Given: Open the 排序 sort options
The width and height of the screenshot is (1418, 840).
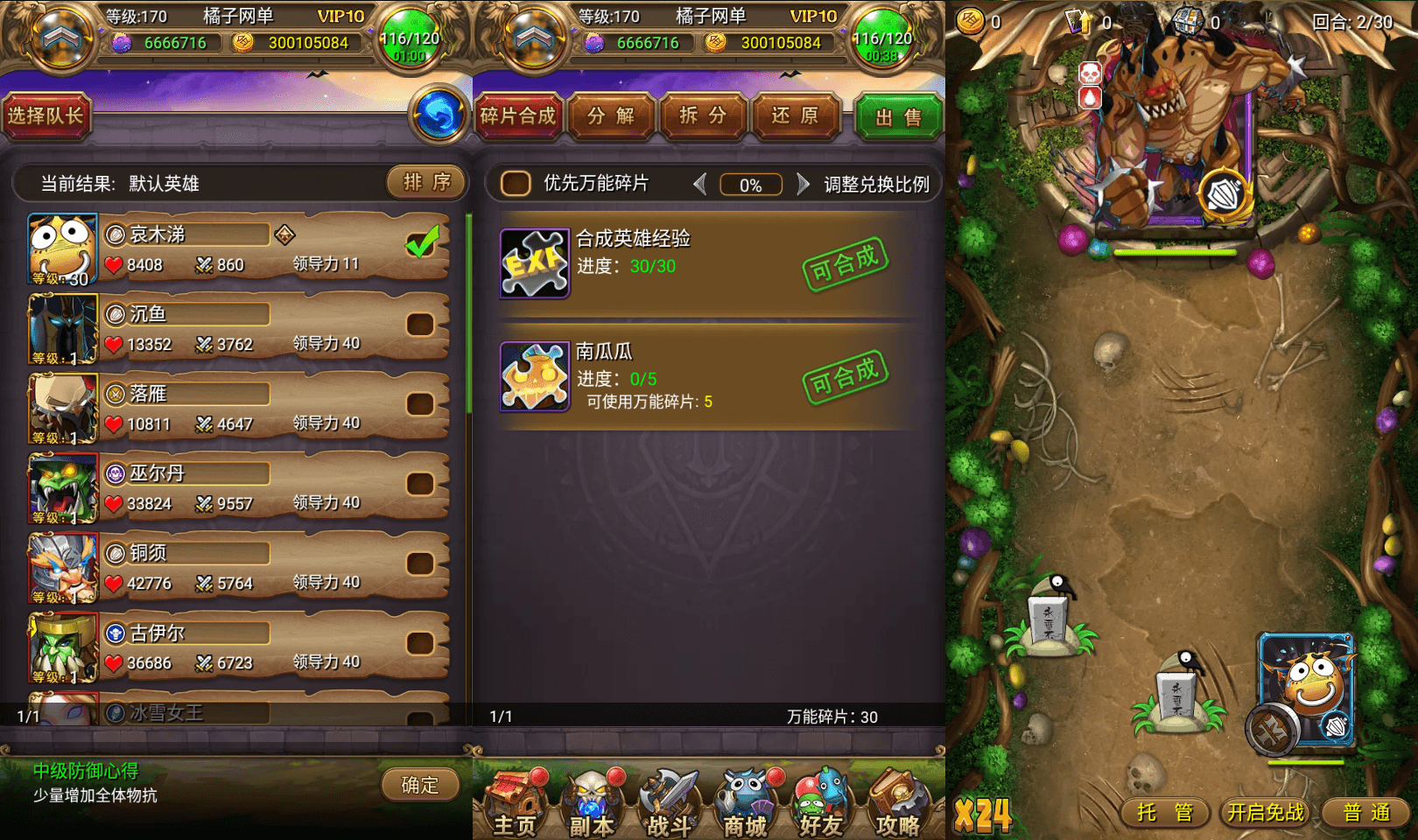Looking at the screenshot, I should click(x=425, y=183).
